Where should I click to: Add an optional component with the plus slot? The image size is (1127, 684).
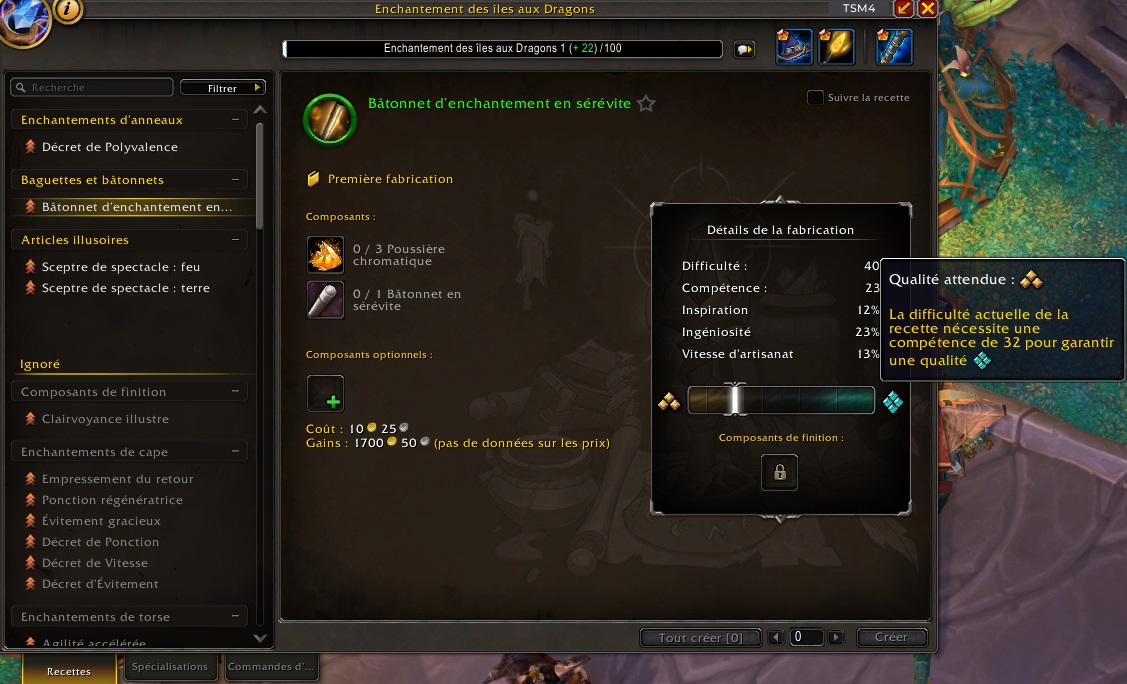pyautogui.click(x=326, y=394)
